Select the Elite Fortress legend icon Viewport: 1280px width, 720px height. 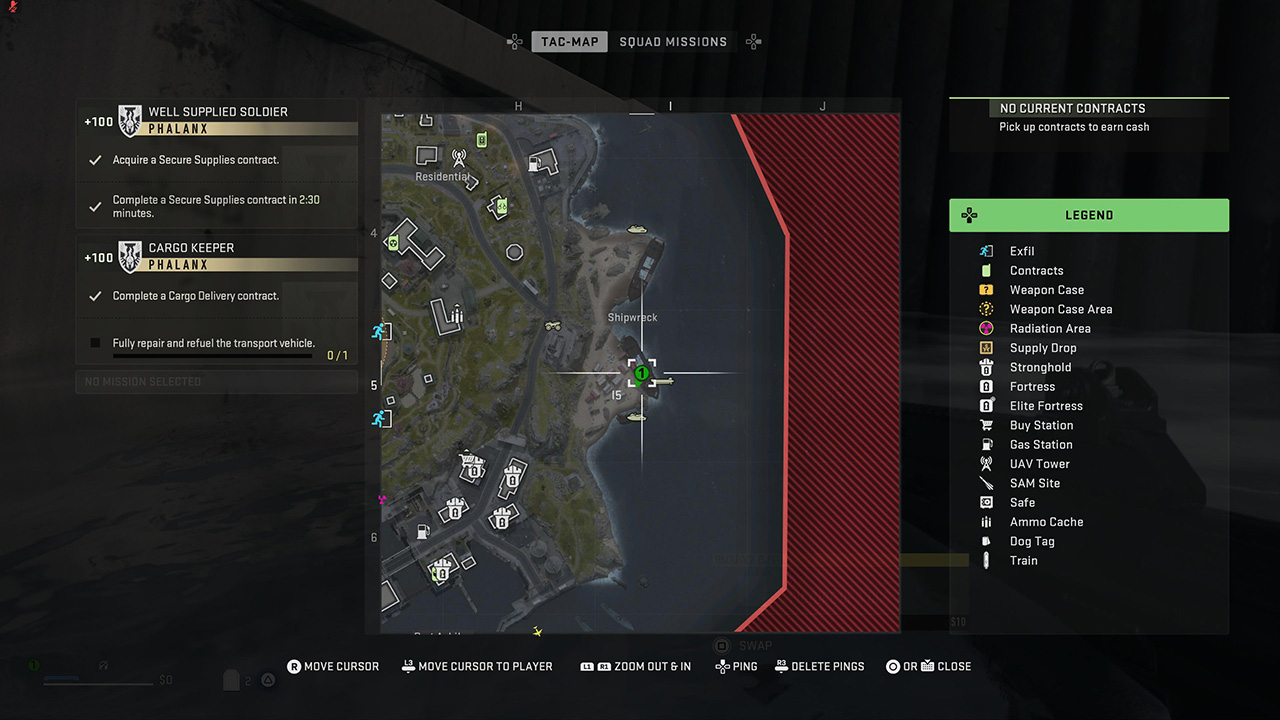click(x=986, y=405)
